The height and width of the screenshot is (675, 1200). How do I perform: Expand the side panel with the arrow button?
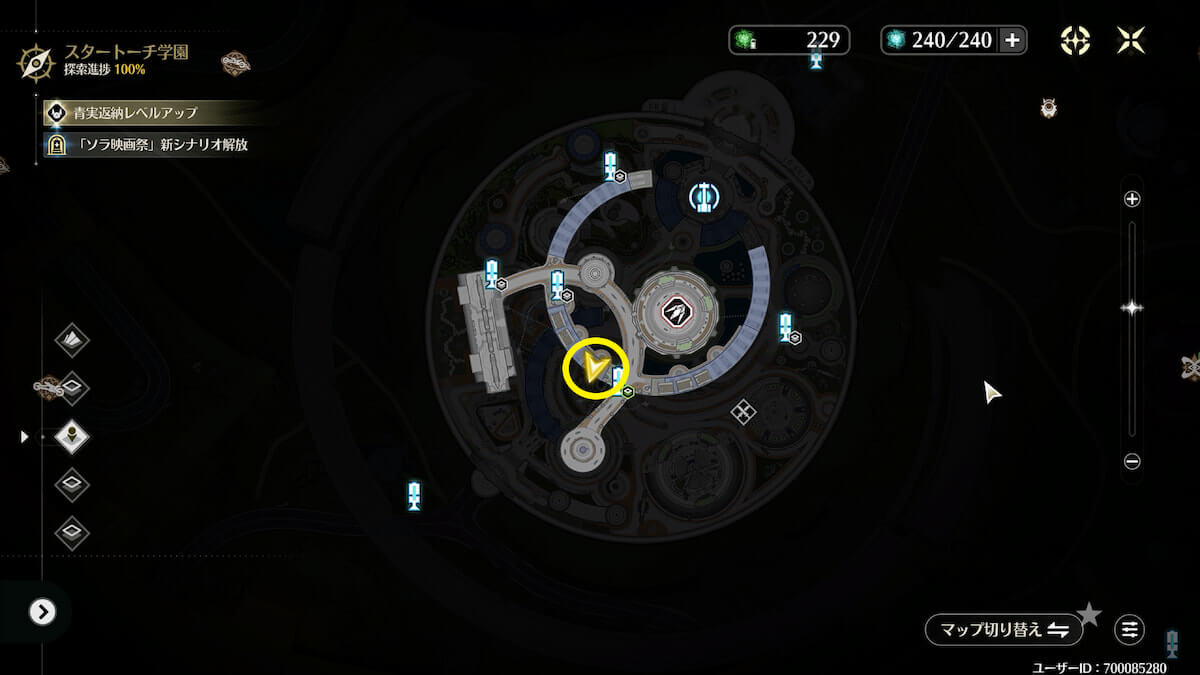[42, 611]
